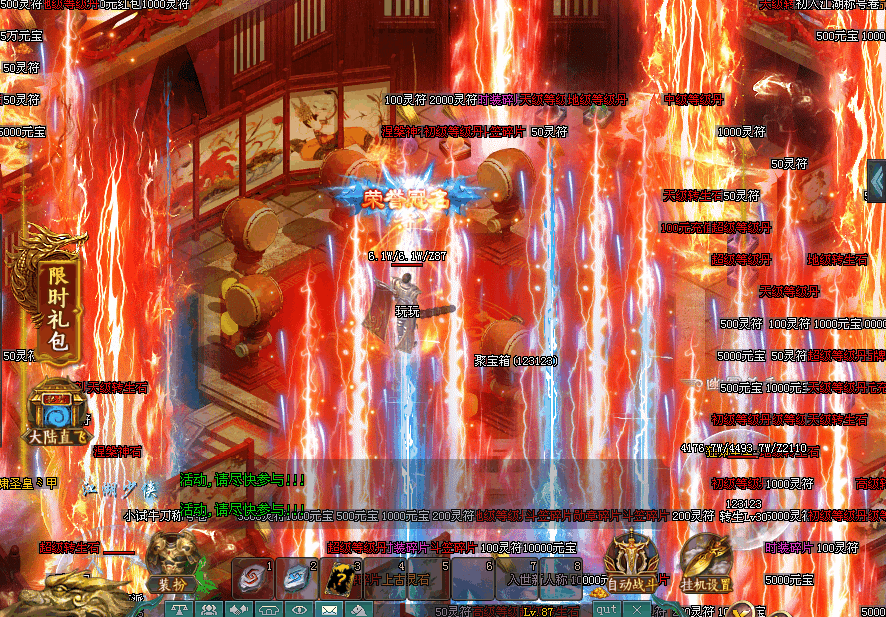Click the balance scale icon in bottom toolbar
Screen dimensions: 886x617
(x=180, y=609)
